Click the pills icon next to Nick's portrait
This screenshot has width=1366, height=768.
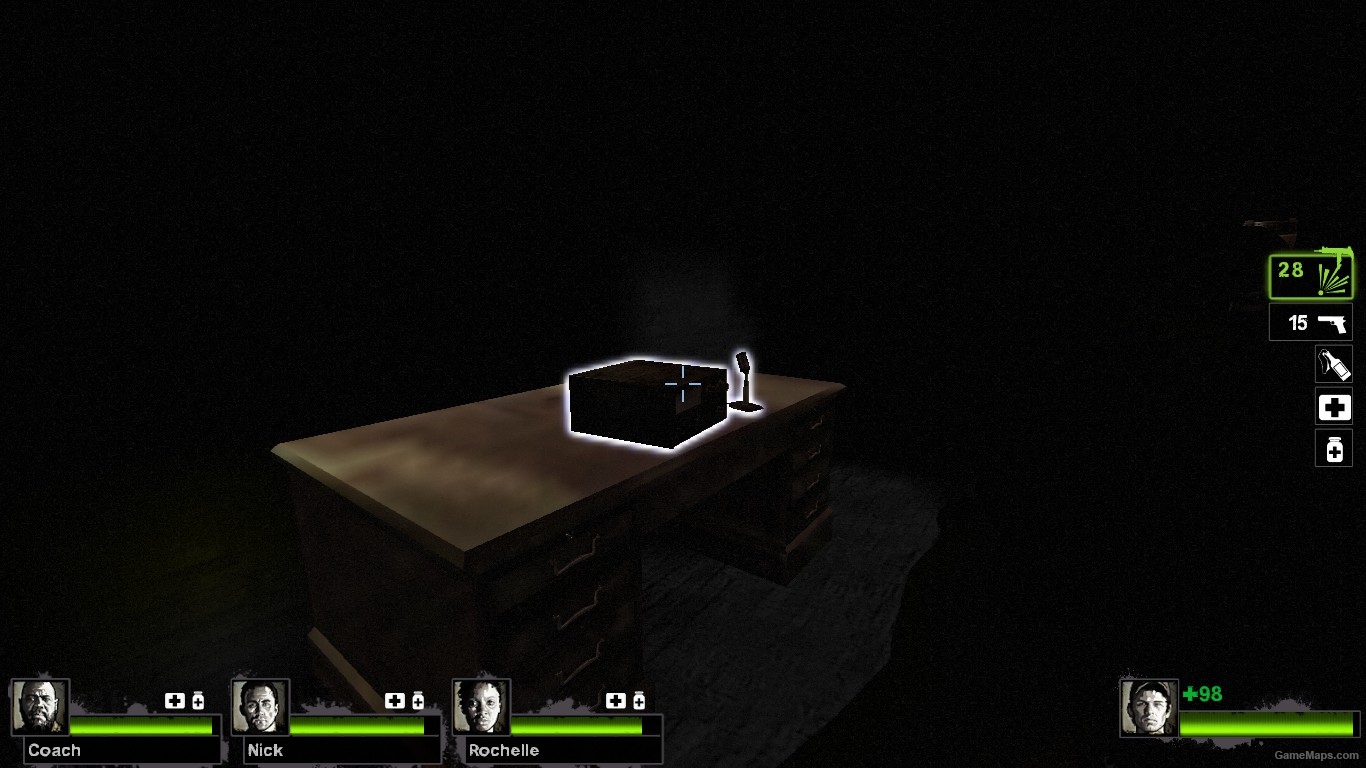(x=416, y=701)
